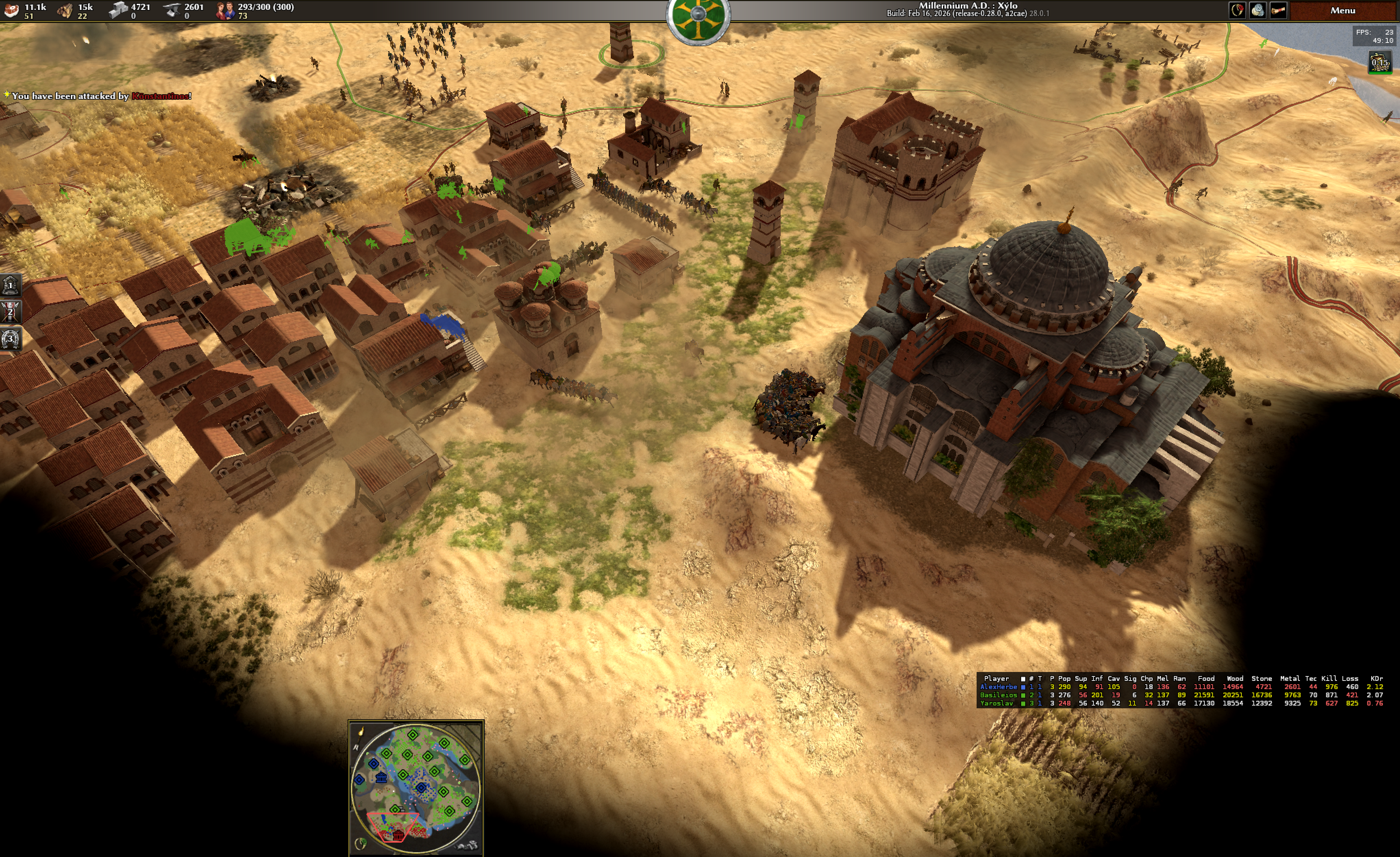Open the diplomacy ring icon in top bar
Screen dimensions: 1400x857
click(1237, 10)
